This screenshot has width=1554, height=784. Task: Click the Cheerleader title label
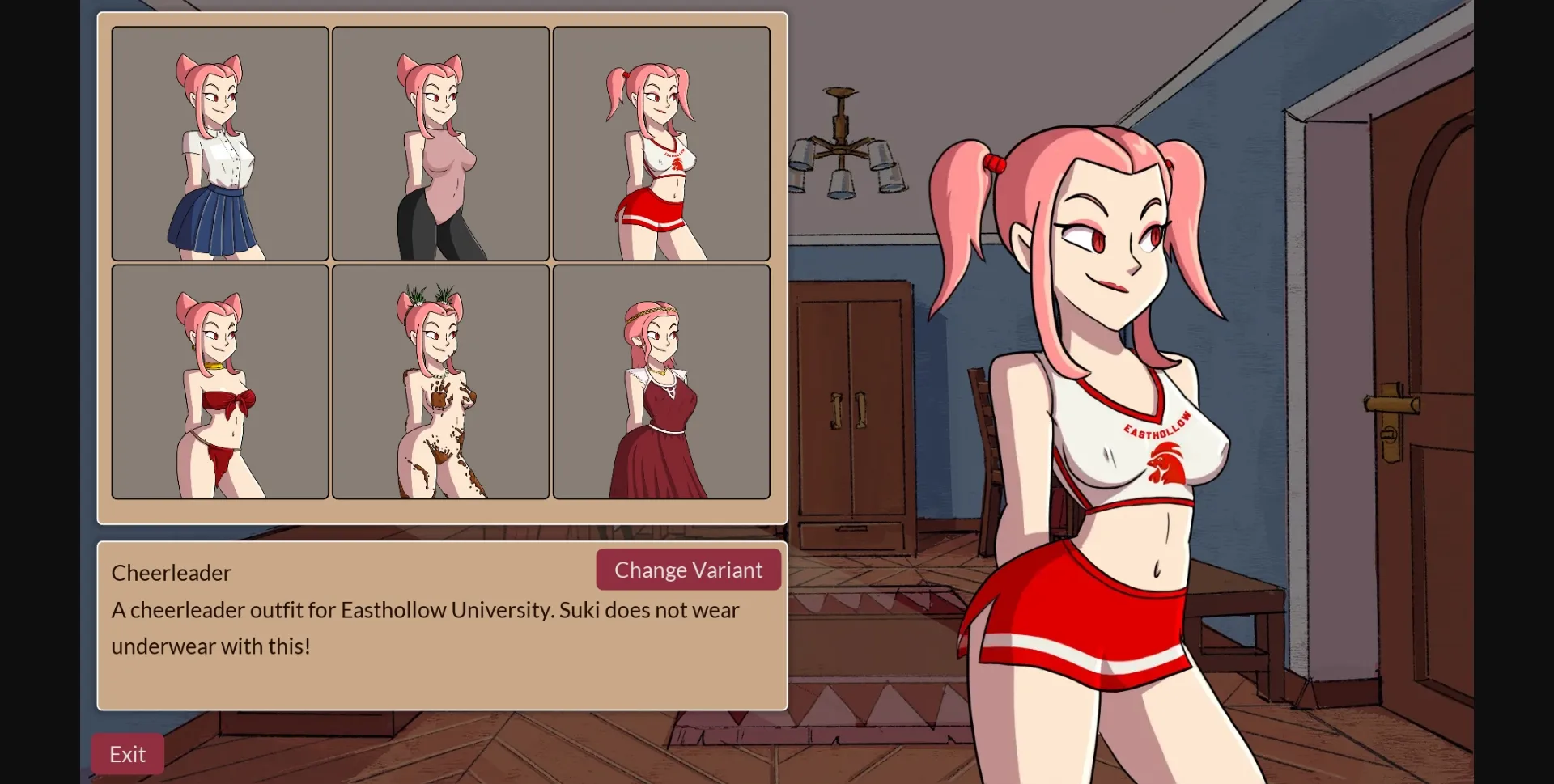tap(170, 572)
